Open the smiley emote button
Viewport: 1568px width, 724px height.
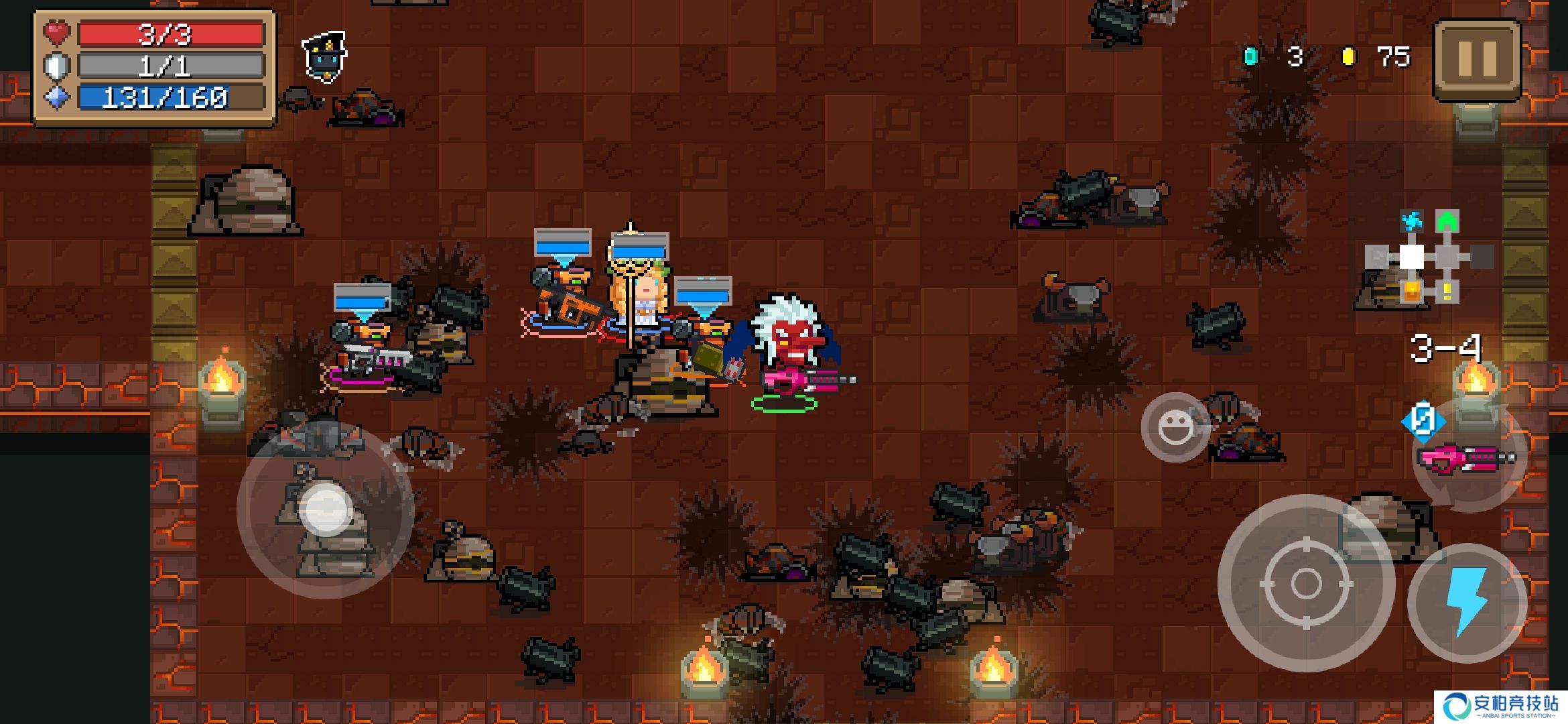[x=1175, y=427]
